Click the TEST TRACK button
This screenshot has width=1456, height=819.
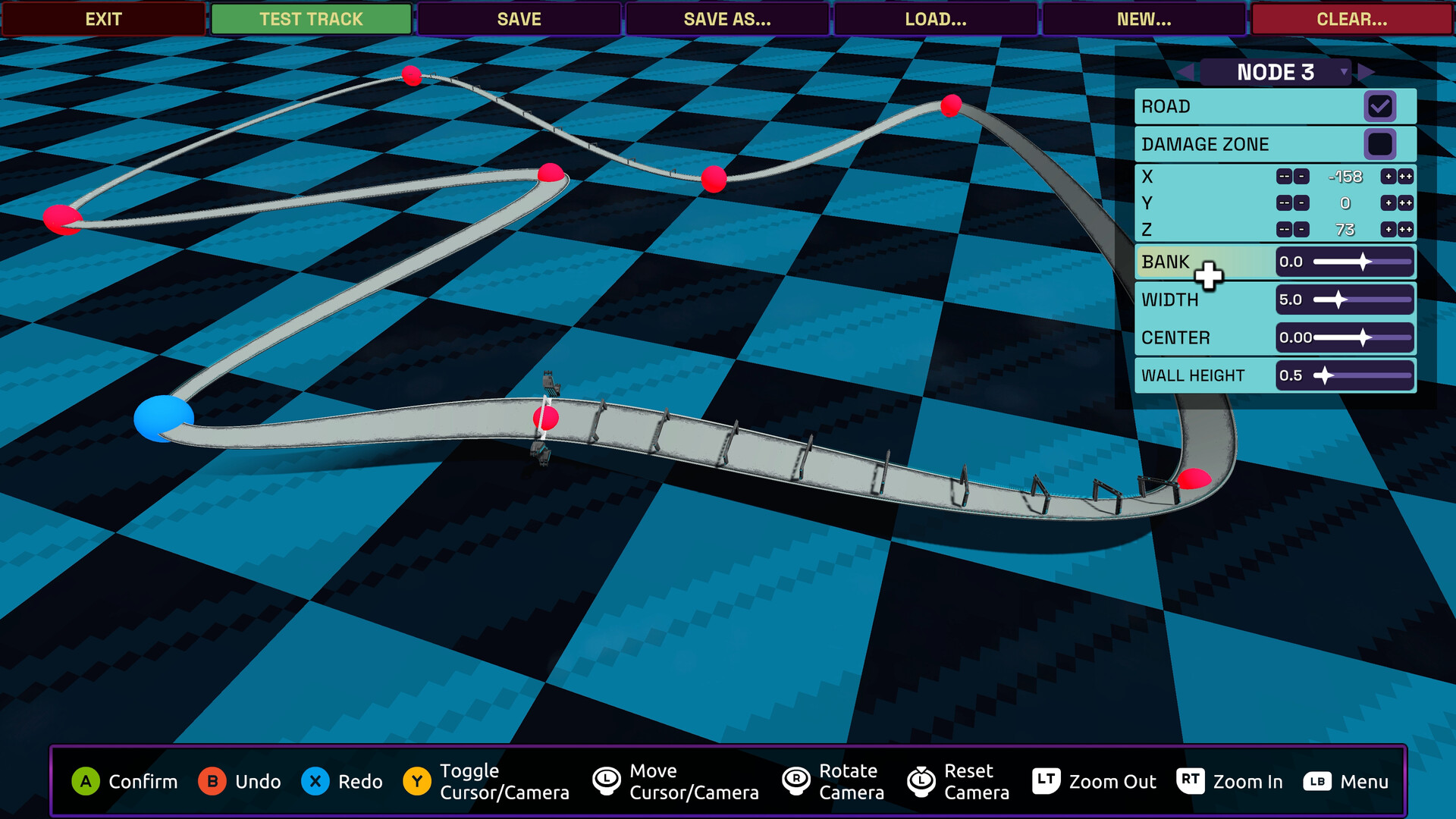[x=310, y=19]
